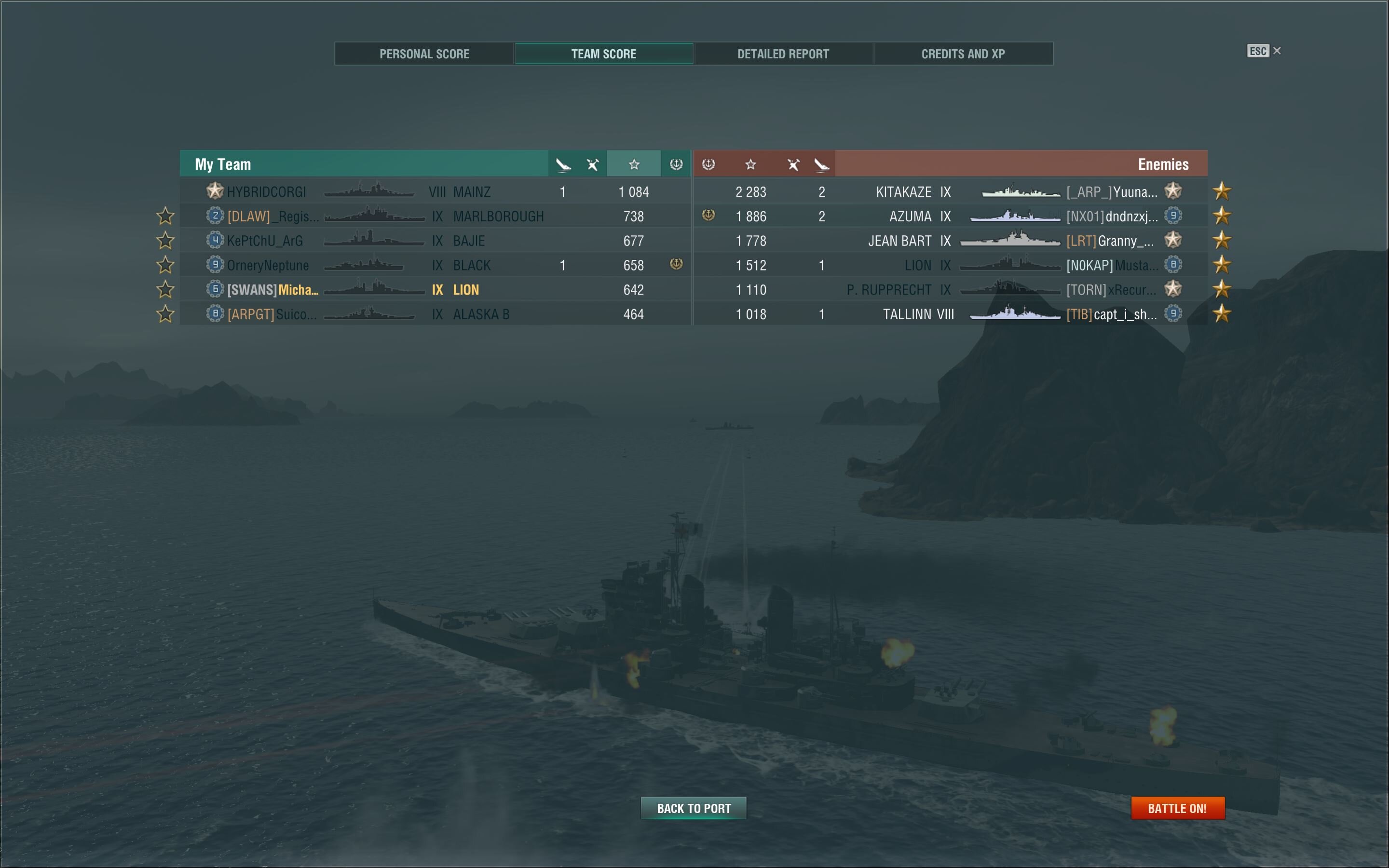Close the results screen with the X

pyautogui.click(x=1277, y=51)
